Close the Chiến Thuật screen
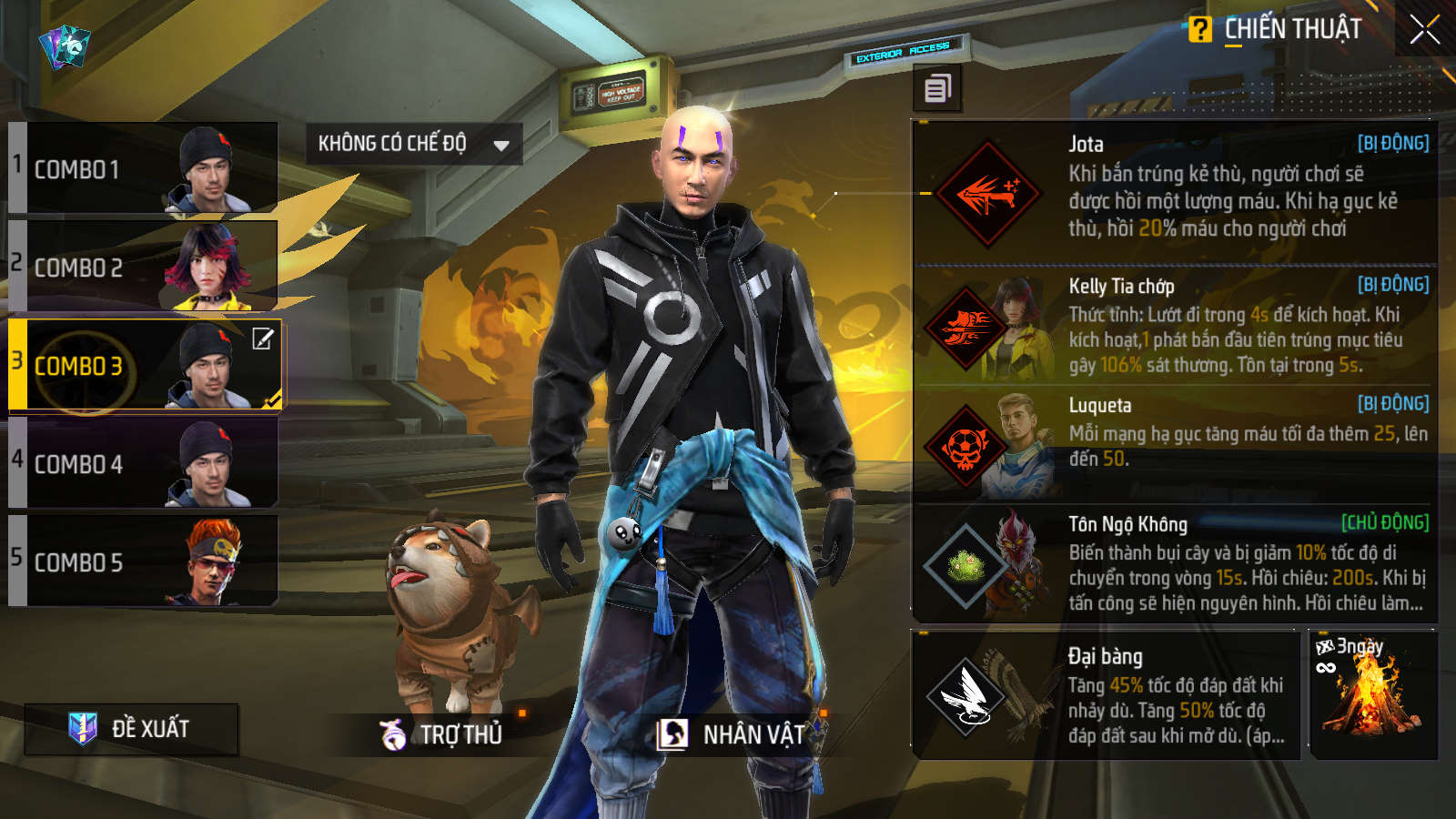Viewport: 1456px width, 819px height. tap(1424, 30)
